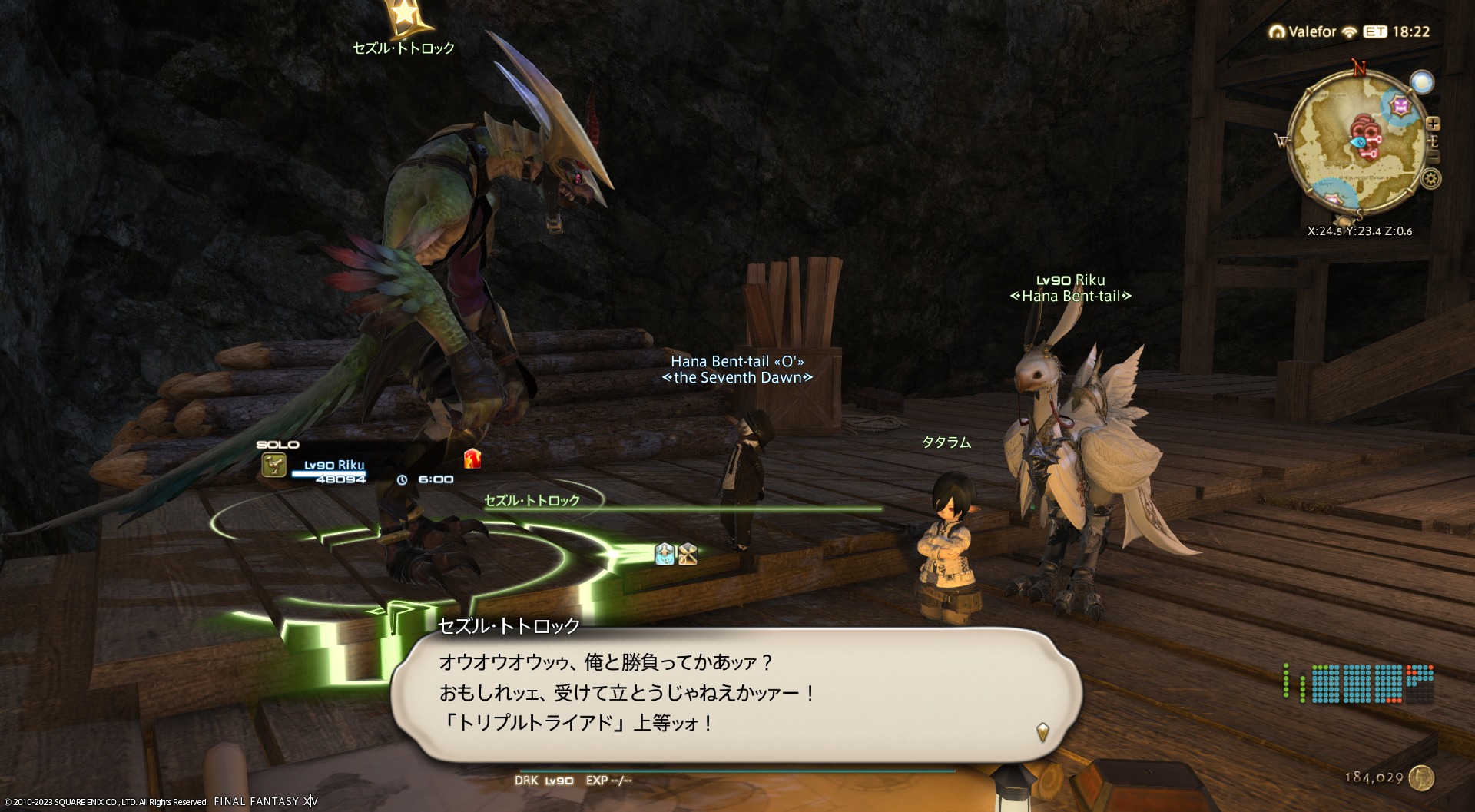The width and height of the screenshot is (1475, 812).
Task: Select the blue status buff icon
Action: [x=665, y=554]
